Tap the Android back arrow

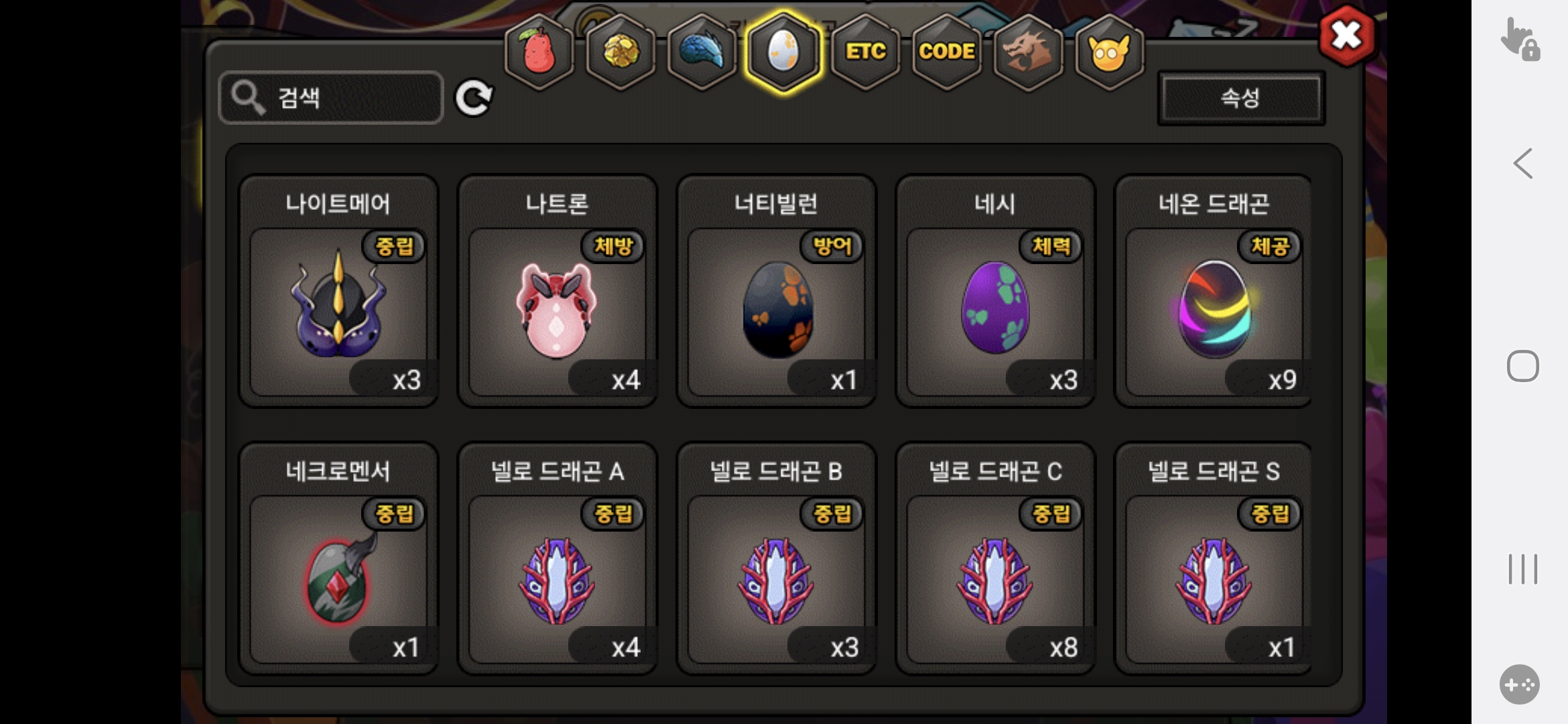[x=1522, y=164]
